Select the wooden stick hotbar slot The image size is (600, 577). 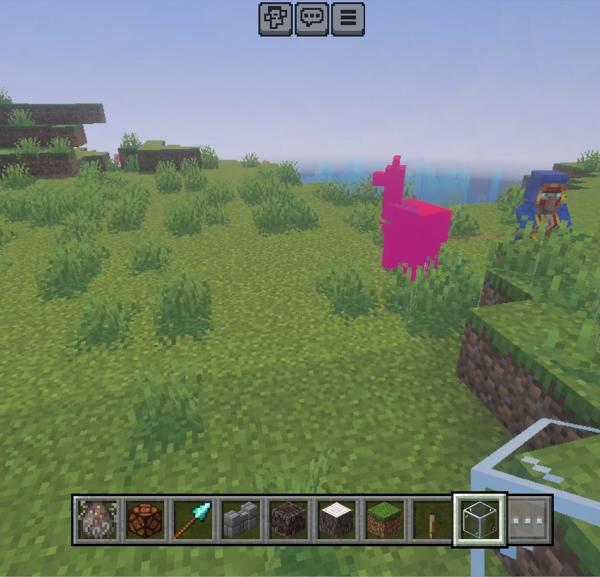click(432, 520)
